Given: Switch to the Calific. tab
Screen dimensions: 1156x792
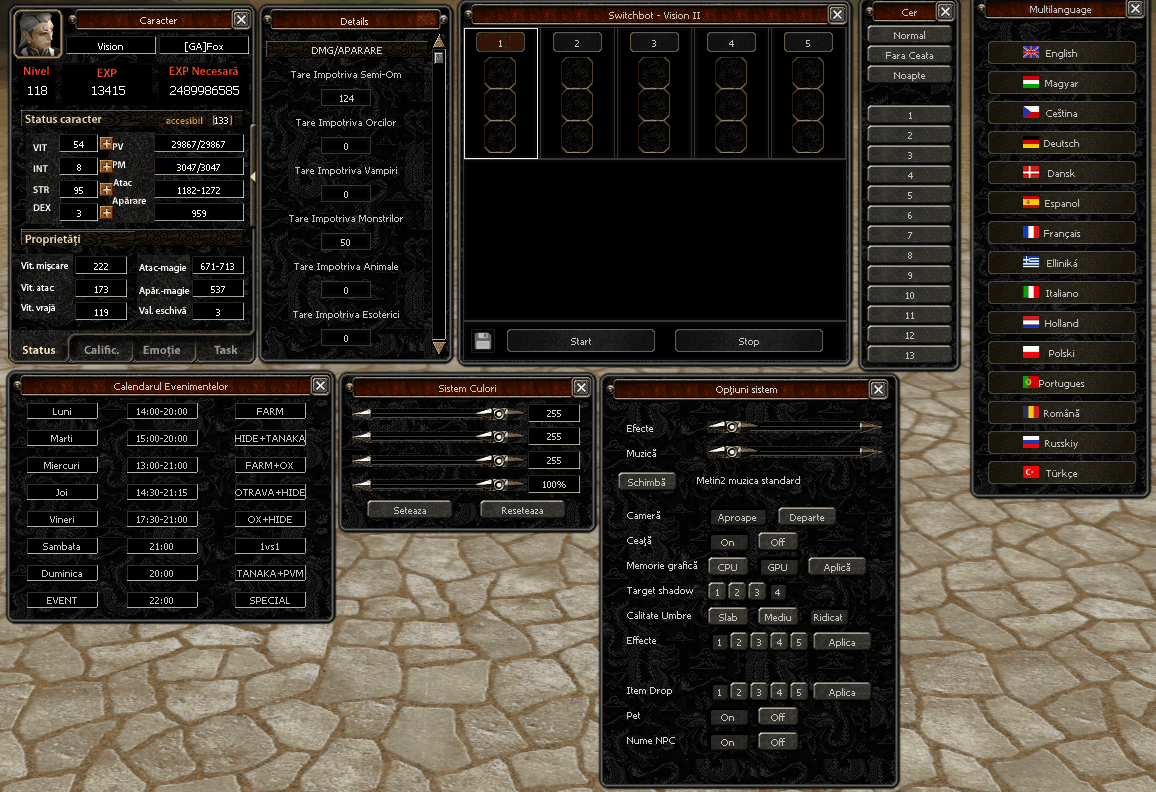Looking at the screenshot, I should coord(101,350).
